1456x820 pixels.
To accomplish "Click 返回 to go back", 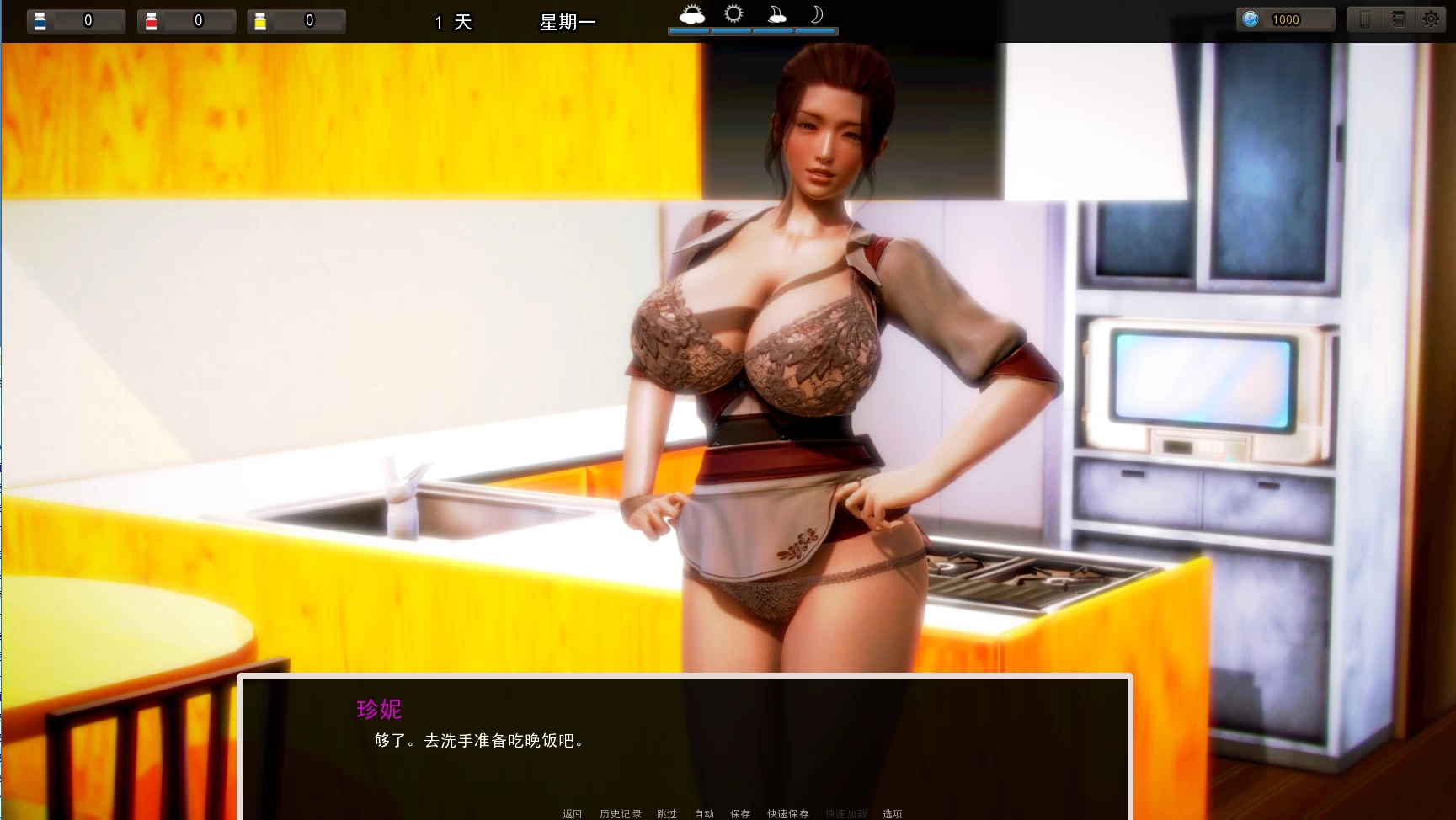I will [x=572, y=813].
